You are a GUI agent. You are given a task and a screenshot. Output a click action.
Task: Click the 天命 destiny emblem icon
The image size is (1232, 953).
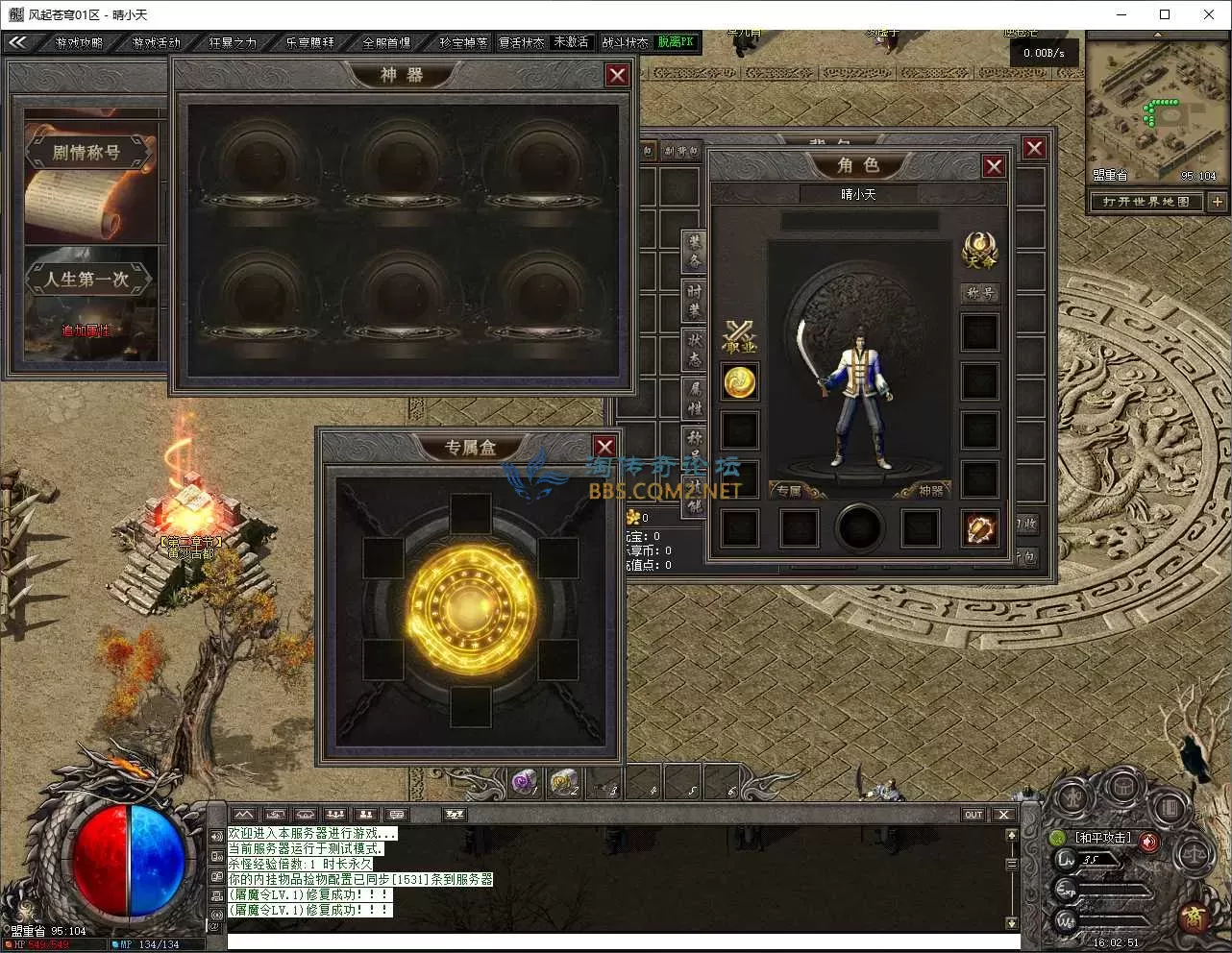pos(980,250)
